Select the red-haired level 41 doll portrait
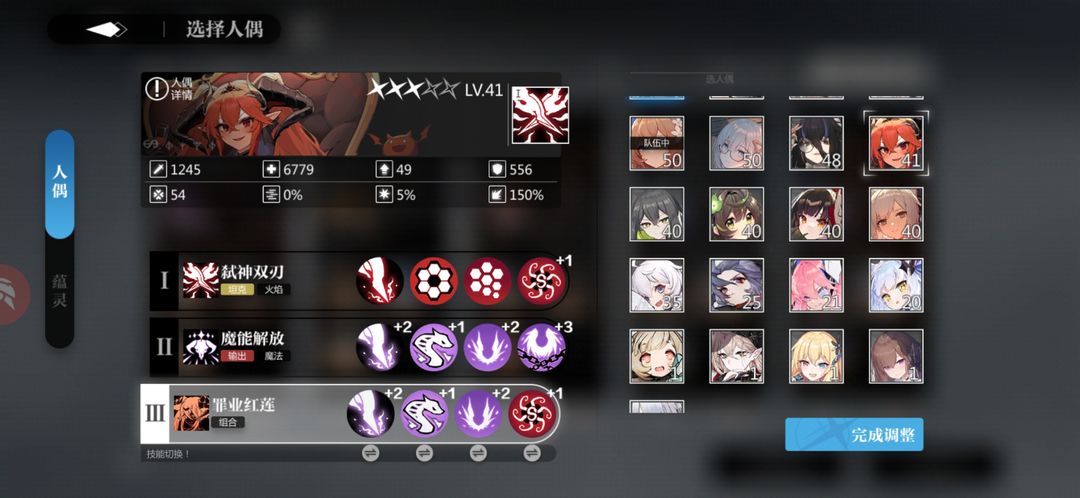Viewport: 1080px width, 498px height. (x=896, y=143)
